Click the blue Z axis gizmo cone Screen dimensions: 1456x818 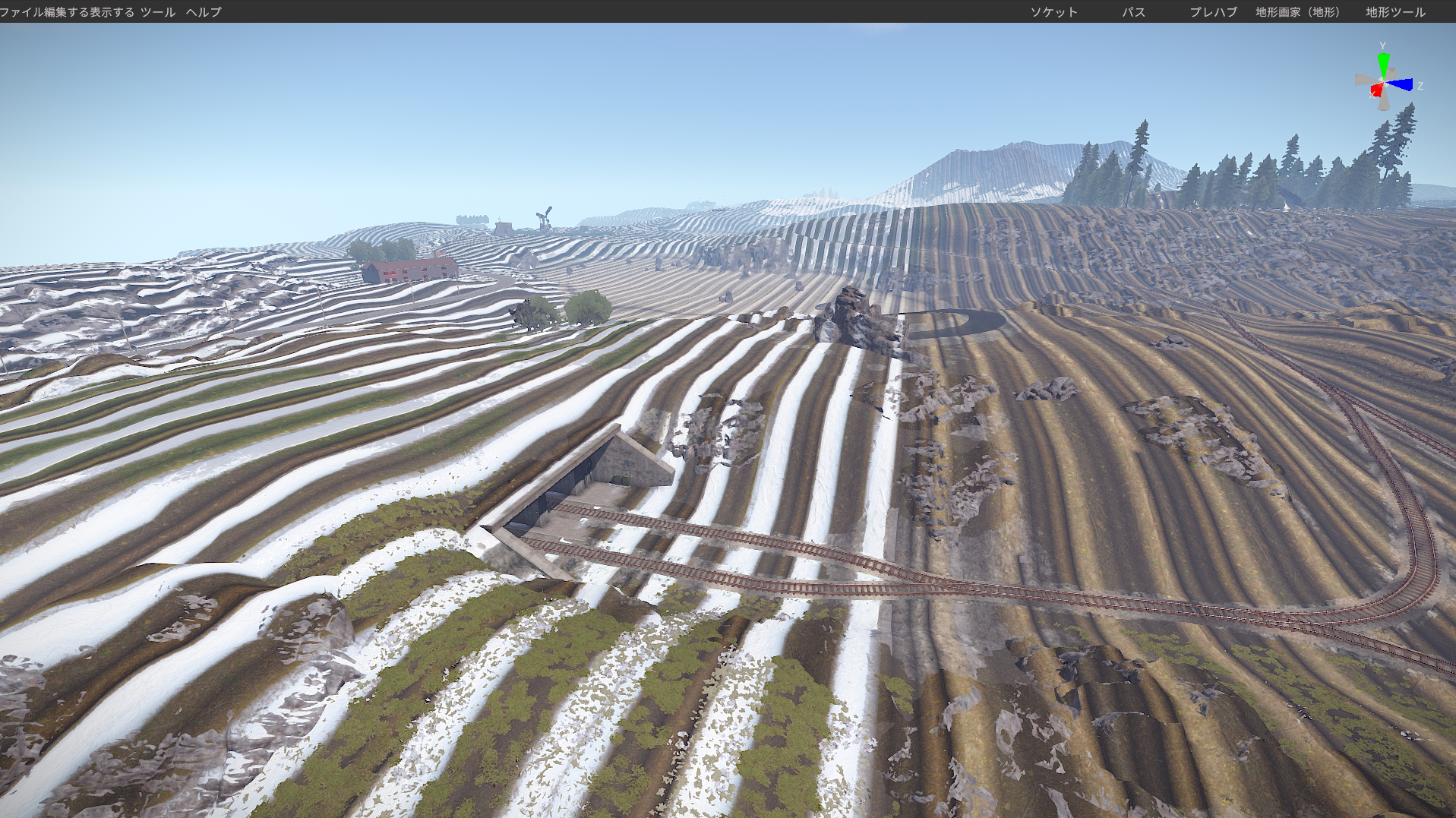(x=1402, y=84)
